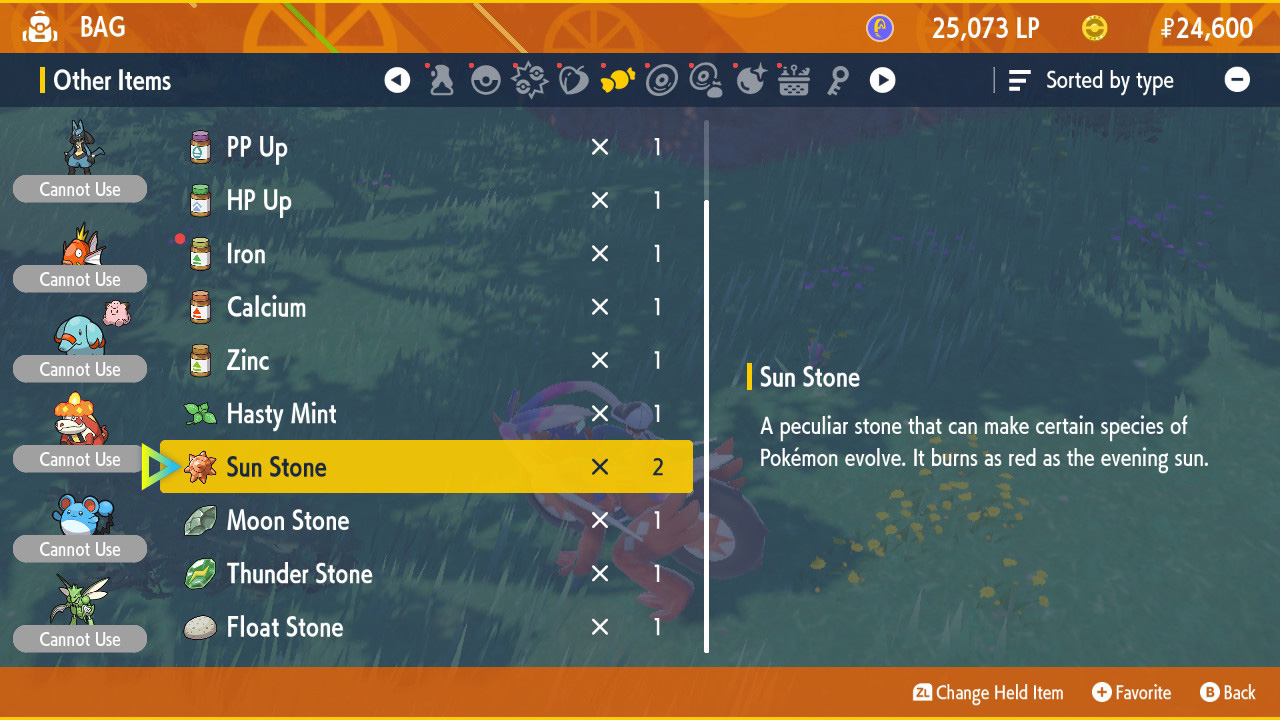Collapse the bag with the minus button
Image resolution: width=1280 pixels, height=720 pixels.
click(1238, 80)
